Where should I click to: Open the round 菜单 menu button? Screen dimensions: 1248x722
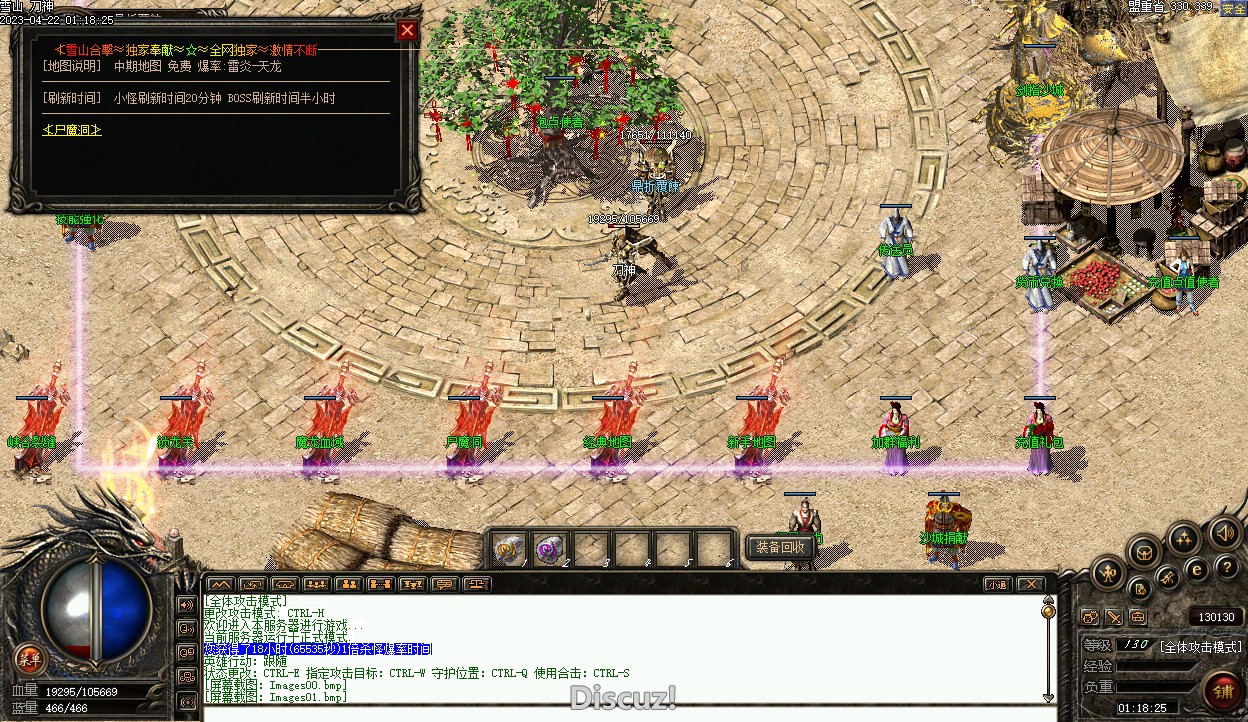[x=31, y=659]
